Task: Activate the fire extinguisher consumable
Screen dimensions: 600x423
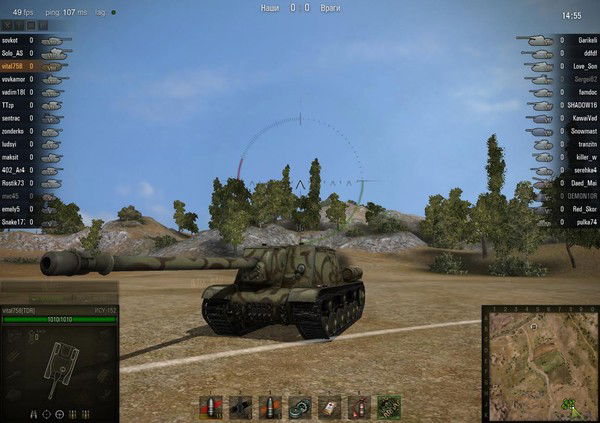Action: (358, 407)
